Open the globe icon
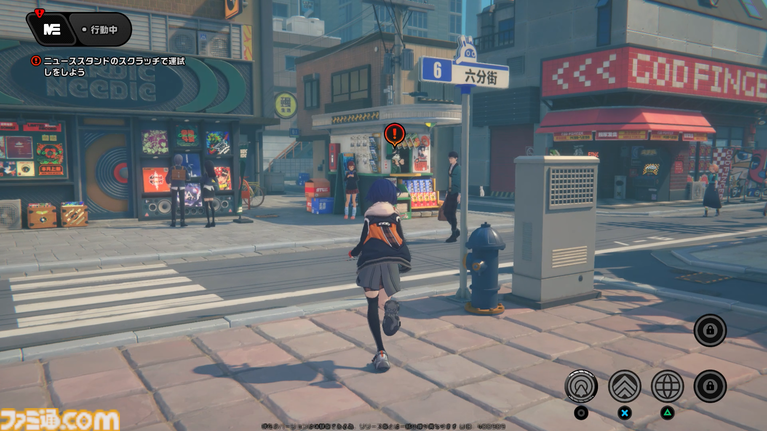The image size is (767, 431). 667,385
